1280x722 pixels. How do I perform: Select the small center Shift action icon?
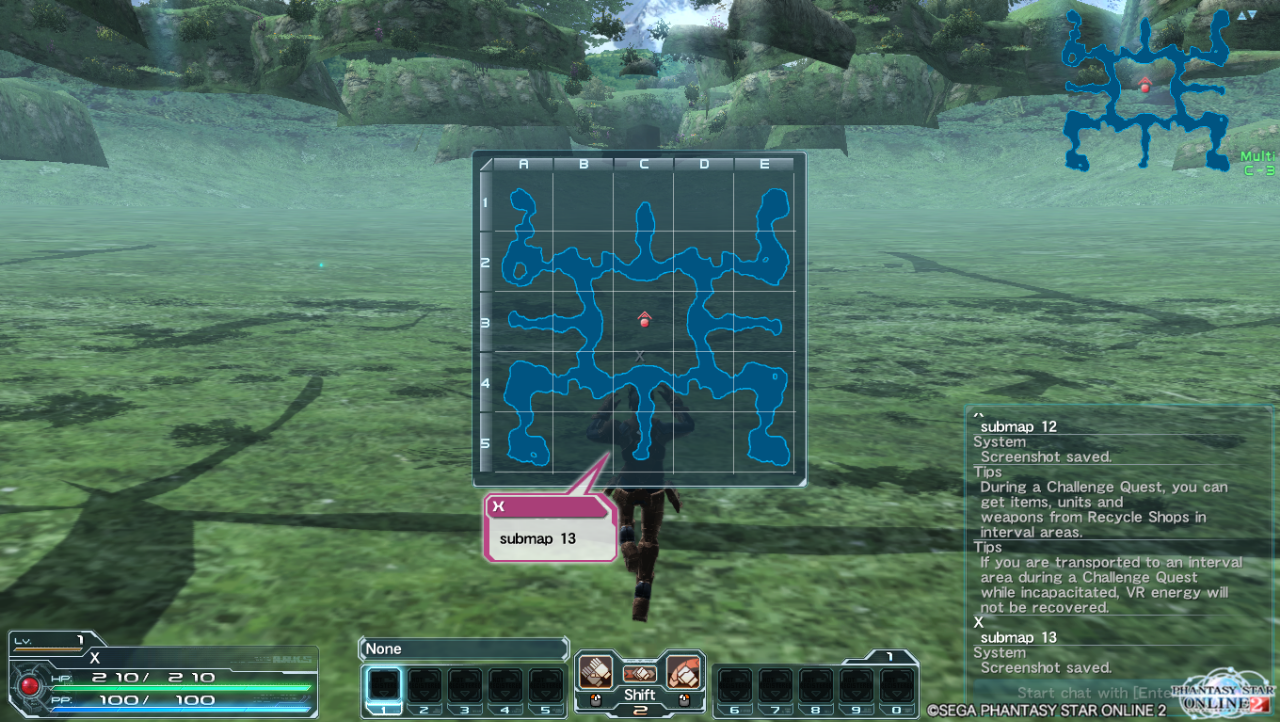[x=640, y=674]
